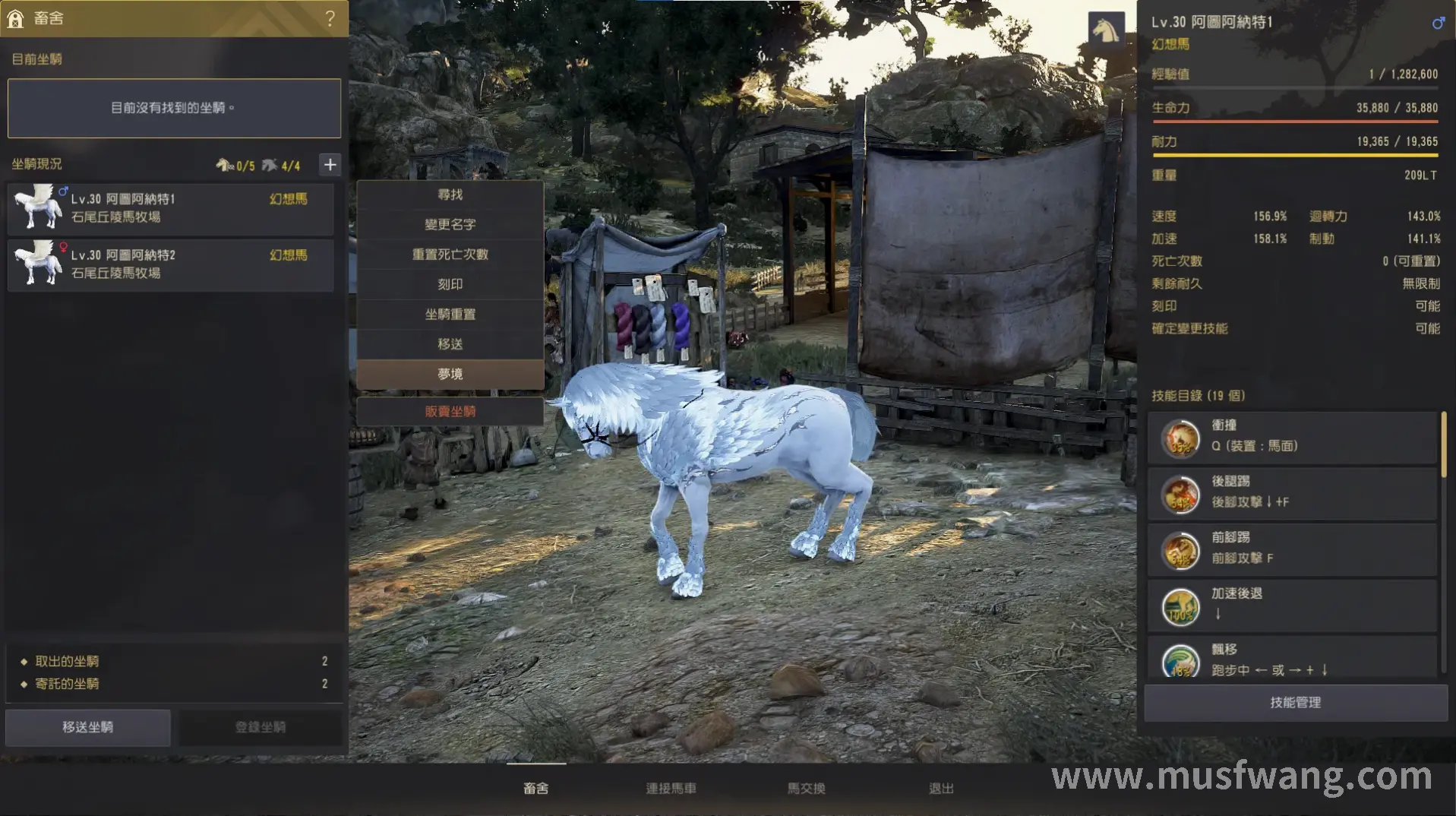The image size is (1456, 816).
Task: Choose 坐騎重置 from the mount menu
Action: click(450, 314)
